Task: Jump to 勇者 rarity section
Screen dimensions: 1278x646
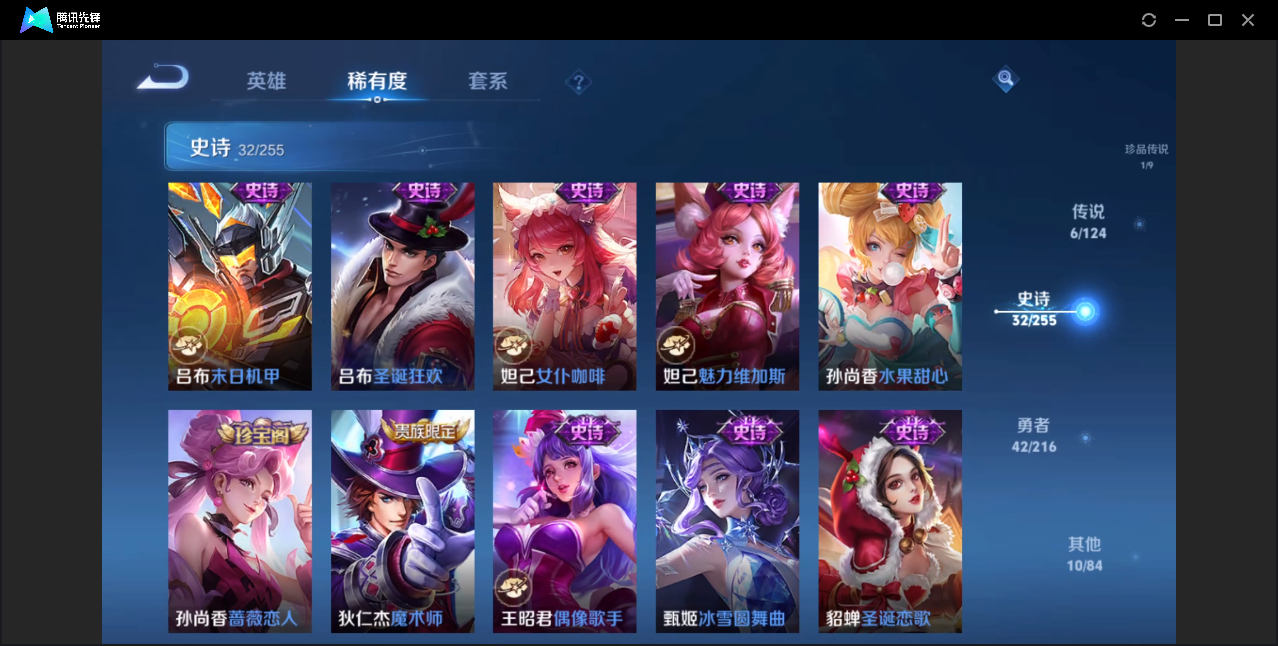Action: 1034,435
